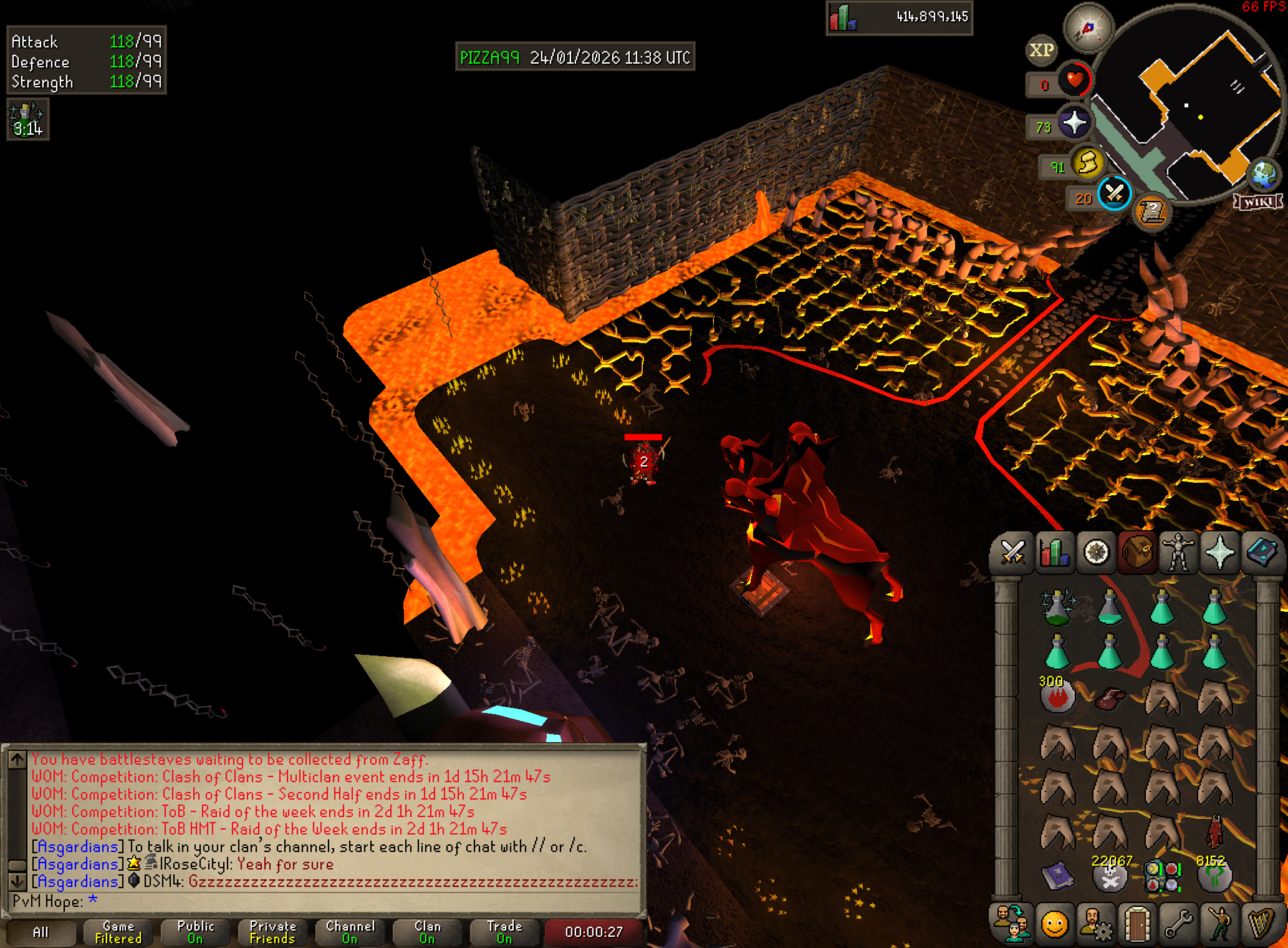The width and height of the screenshot is (1288, 948).
Task: Open the Quest list tab
Action: tap(1096, 553)
